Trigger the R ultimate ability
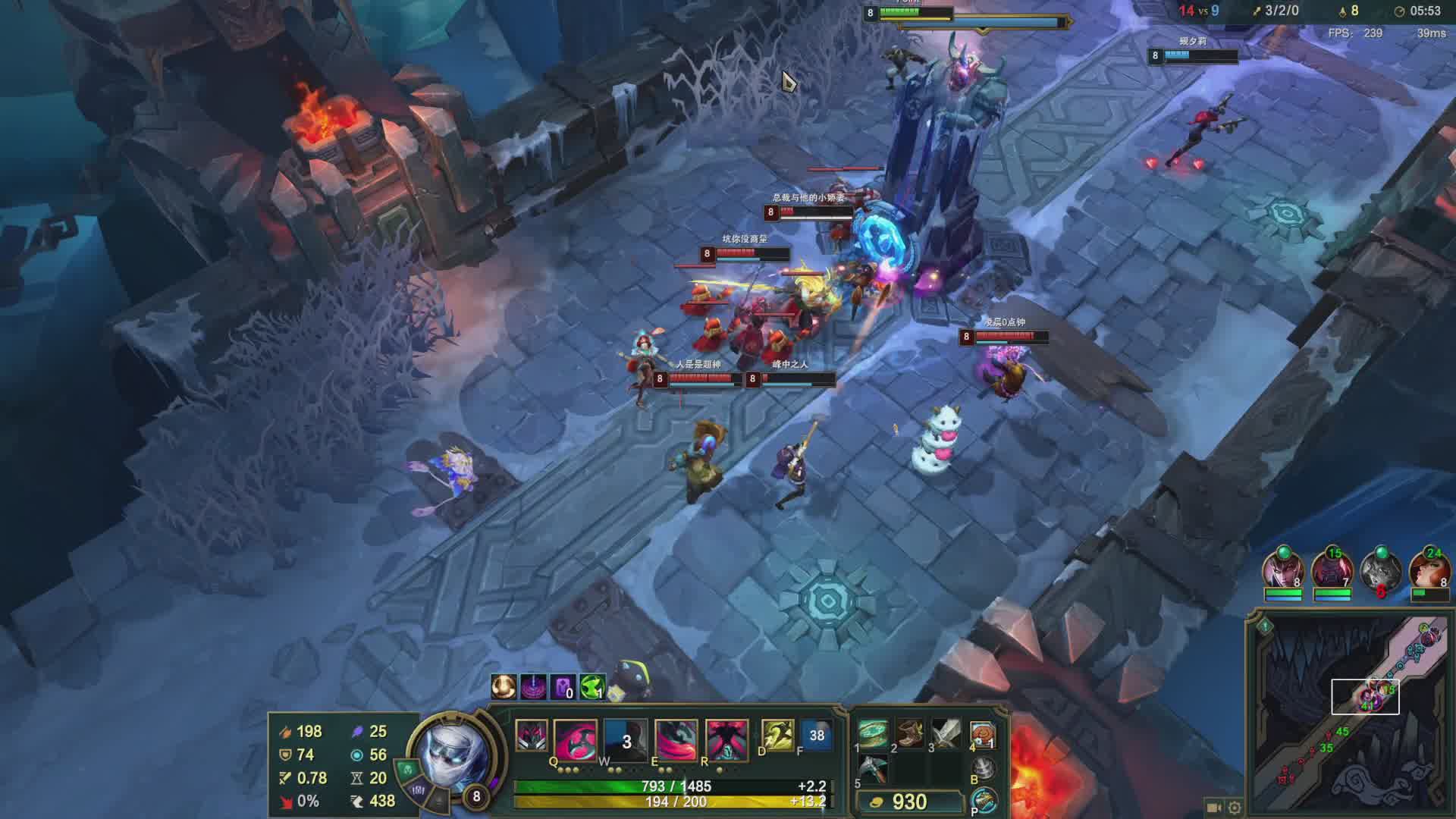The width and height of the screenshot is (1456, 819). (726, 739)
